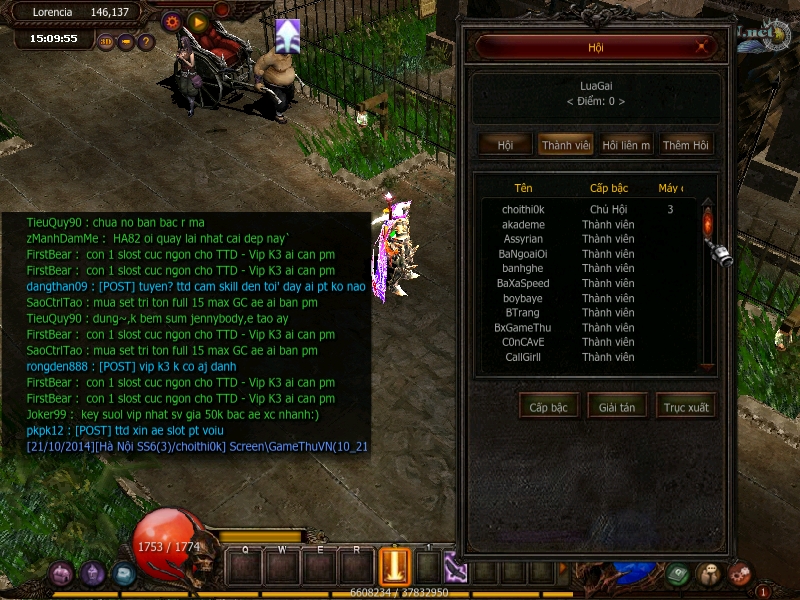Viewport: 800px width, 600px height.
Task: Open the gear settings icon
Action: click(171, 21)
